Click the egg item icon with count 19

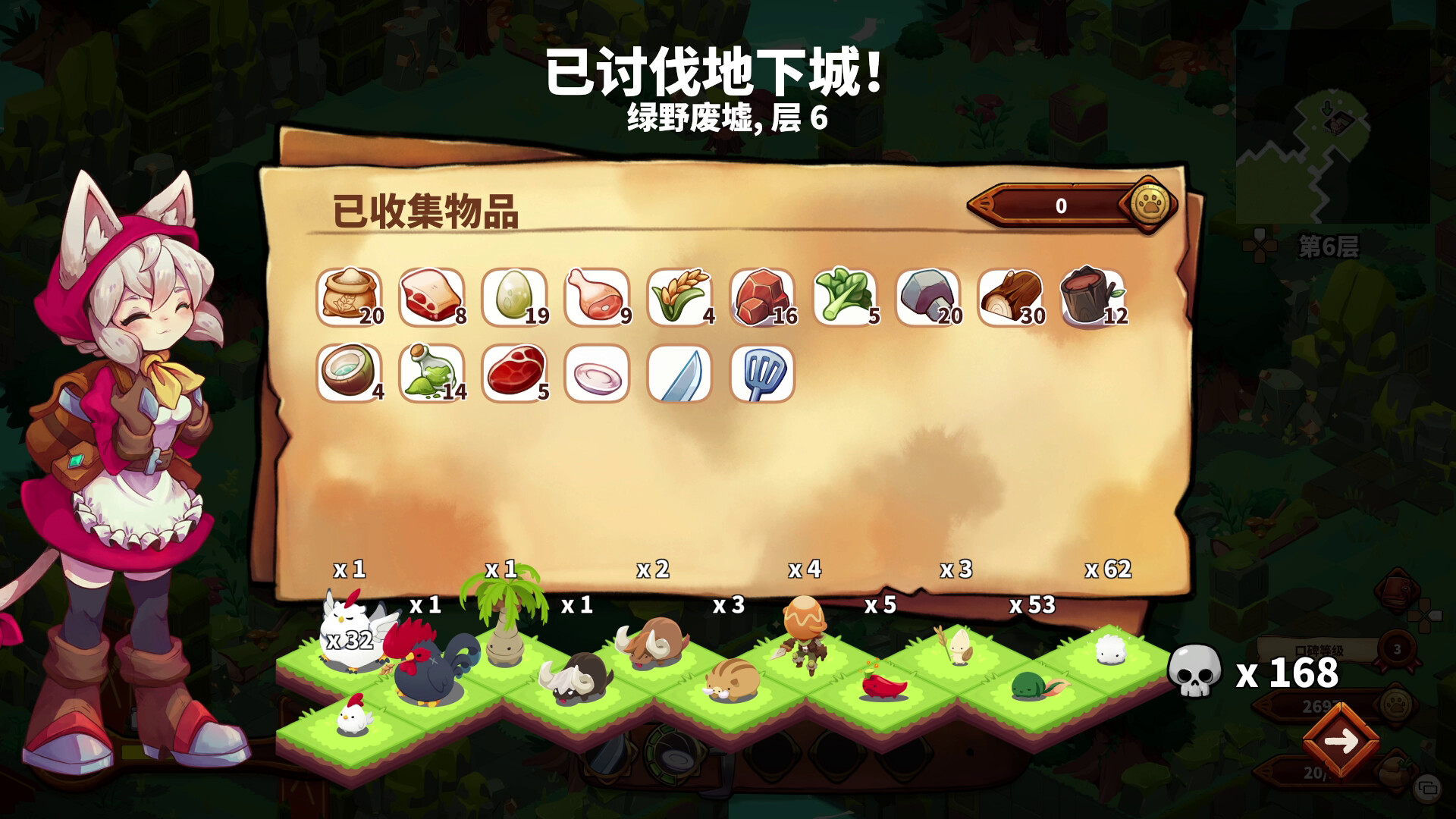point(513,297)
